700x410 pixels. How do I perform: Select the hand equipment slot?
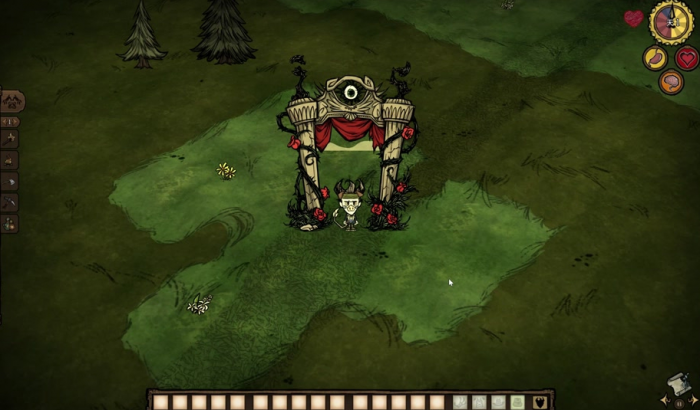pyautogui.click(x=459, y=402)
